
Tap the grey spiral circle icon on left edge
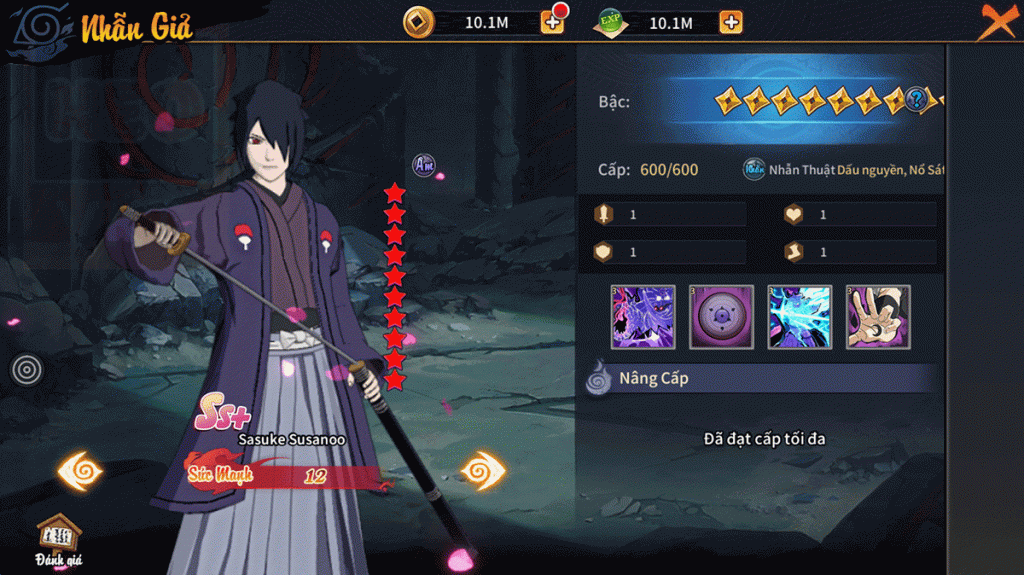[27, 370]
